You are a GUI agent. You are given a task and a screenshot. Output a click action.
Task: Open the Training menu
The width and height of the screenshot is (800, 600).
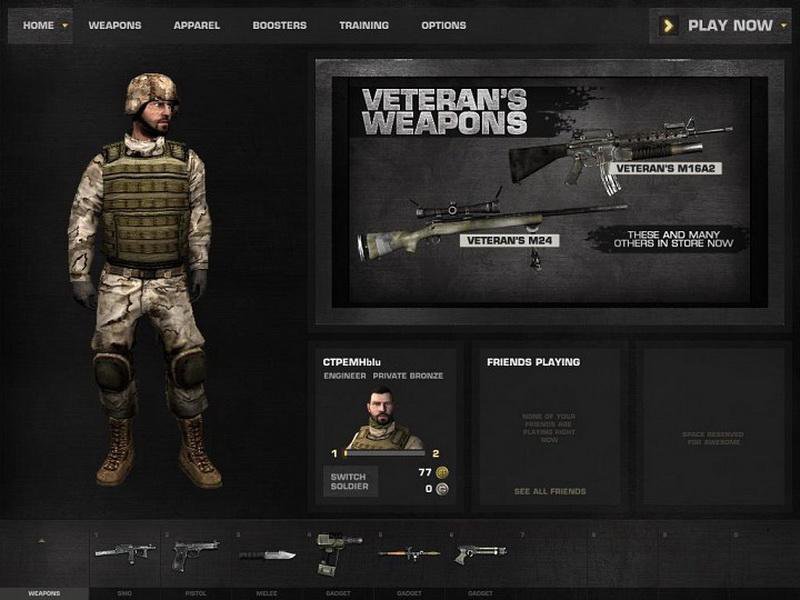click(364, 25)
